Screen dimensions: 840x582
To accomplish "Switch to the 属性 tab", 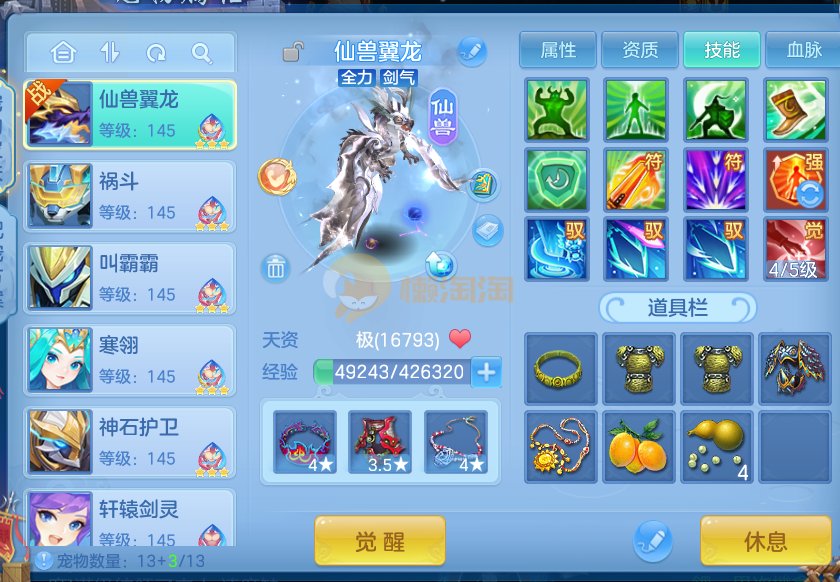I will 557,50.
